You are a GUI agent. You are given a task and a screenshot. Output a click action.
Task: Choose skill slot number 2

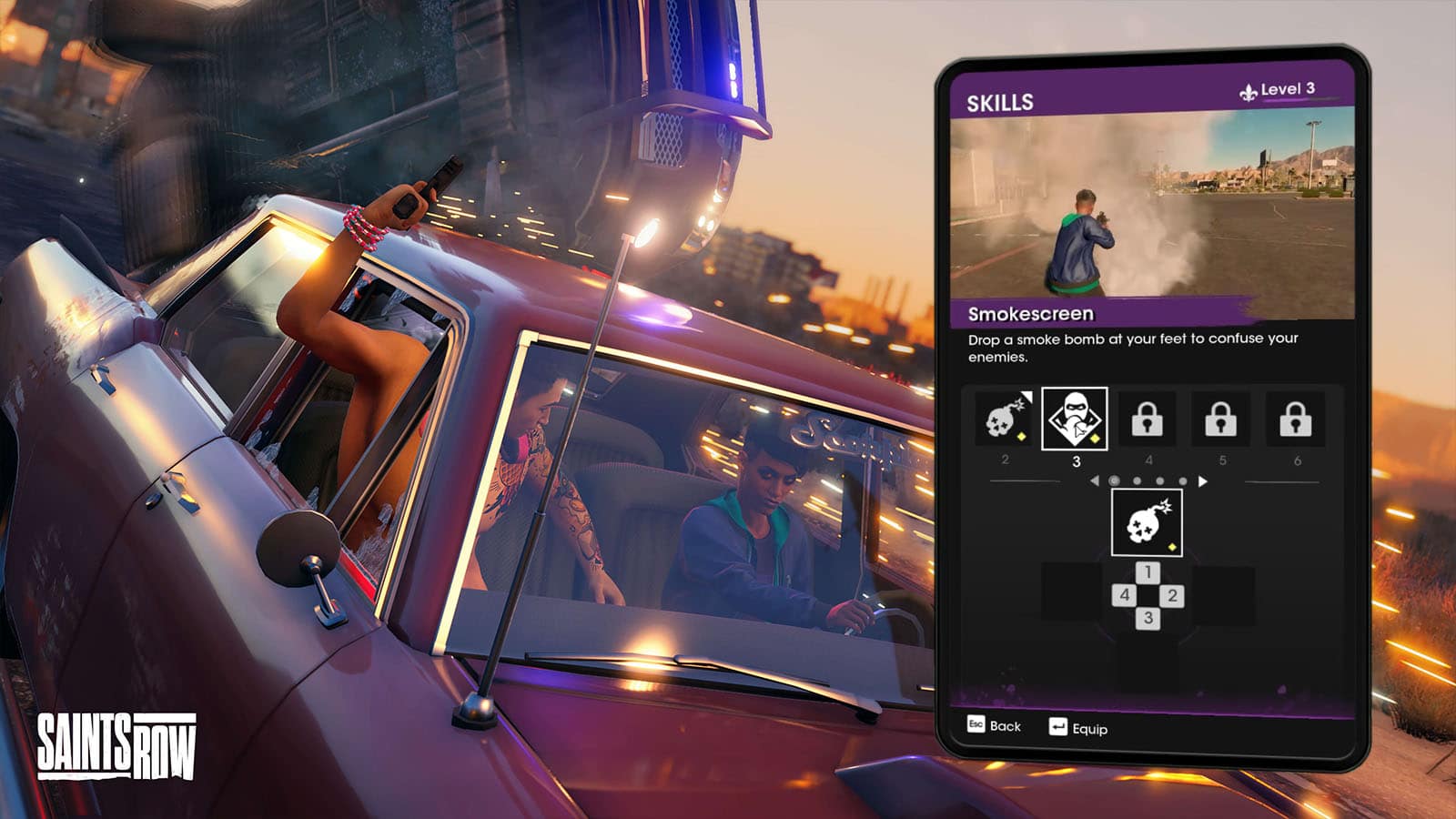pyautogui.click(x=1172, y=596)
